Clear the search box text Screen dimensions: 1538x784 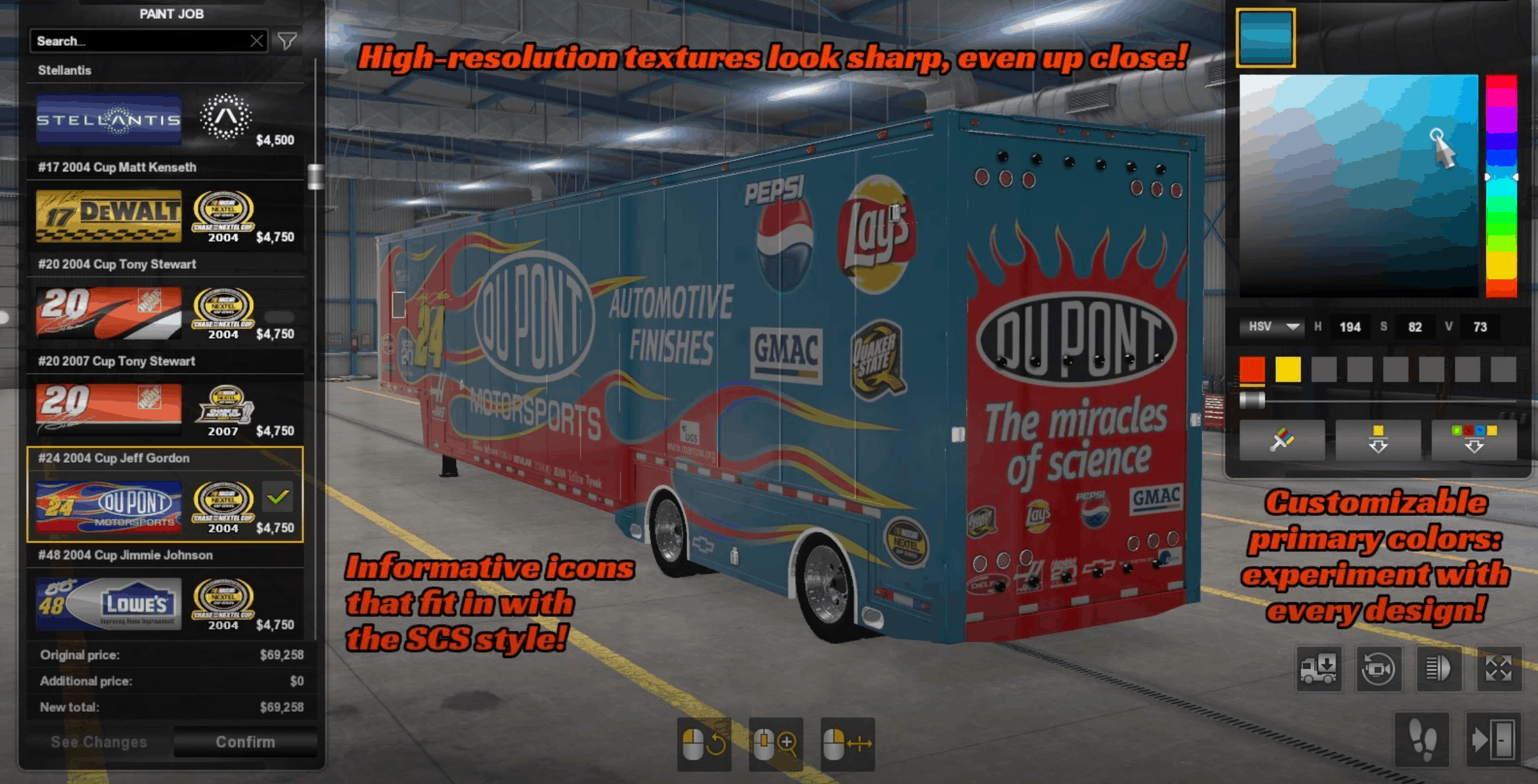[x=256, y=41]
